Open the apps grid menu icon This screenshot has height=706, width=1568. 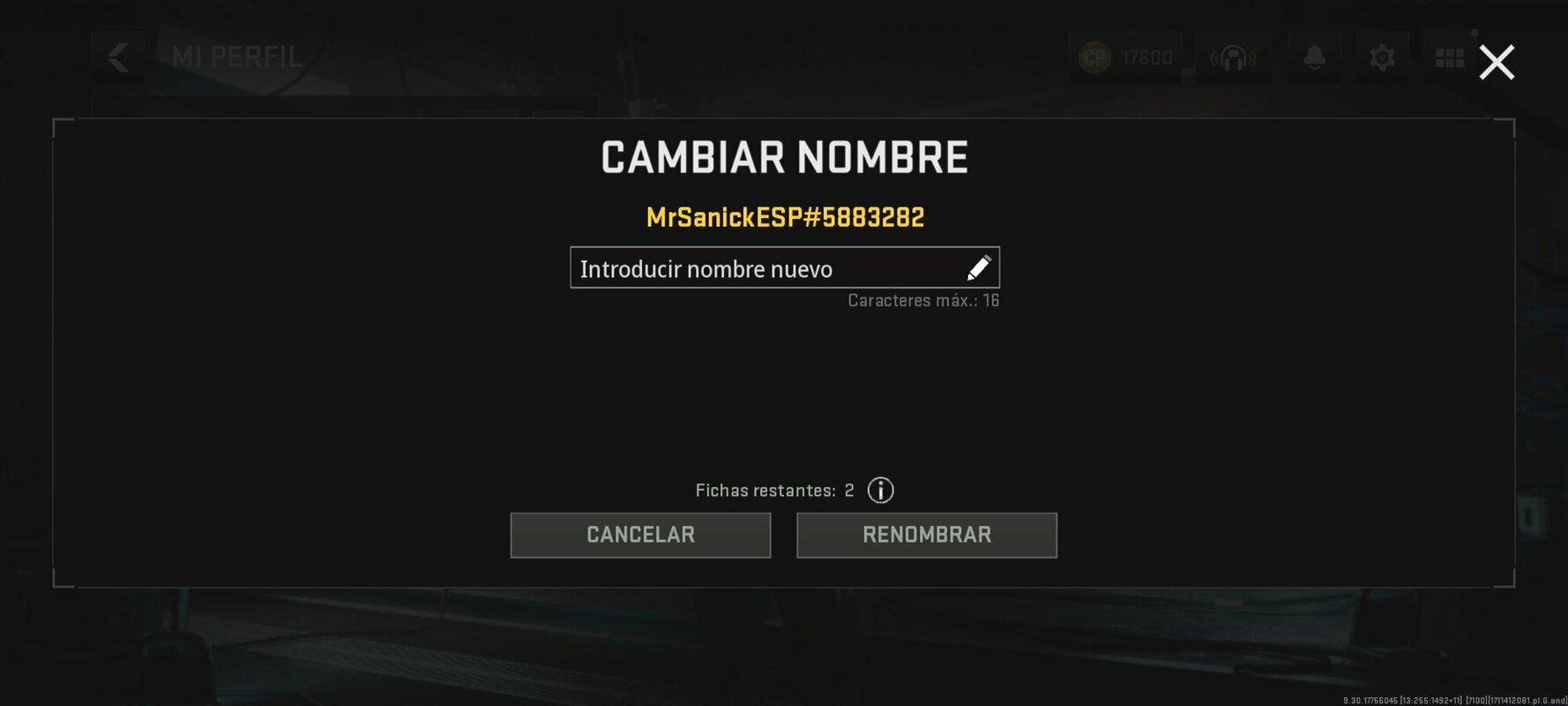click(x=1452, y=56)
